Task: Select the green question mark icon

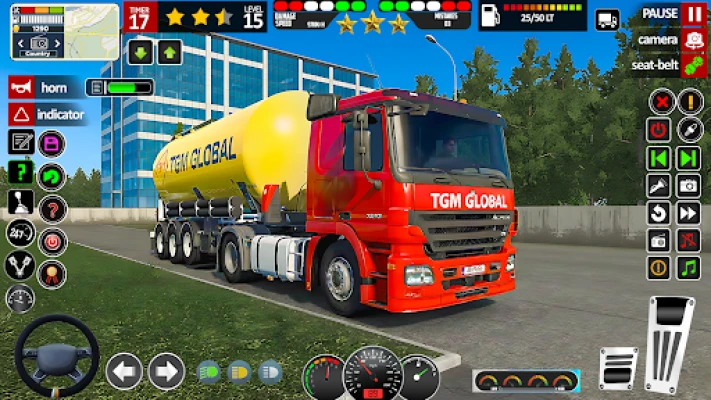Action: pyautogui.click(x=21, y=172)
